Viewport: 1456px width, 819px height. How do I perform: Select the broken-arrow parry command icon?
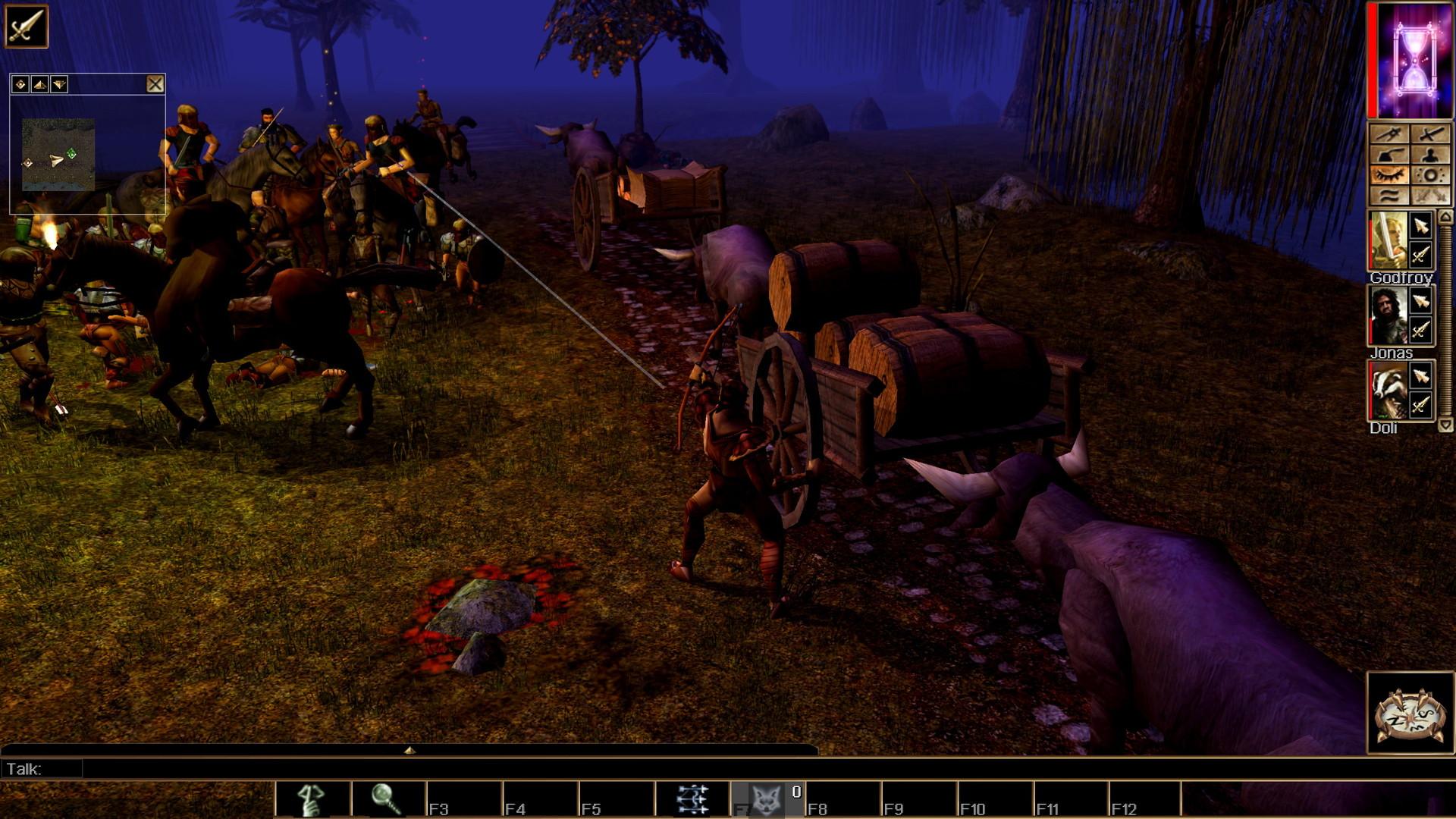pyautogui.click(x=1388, y=135)
